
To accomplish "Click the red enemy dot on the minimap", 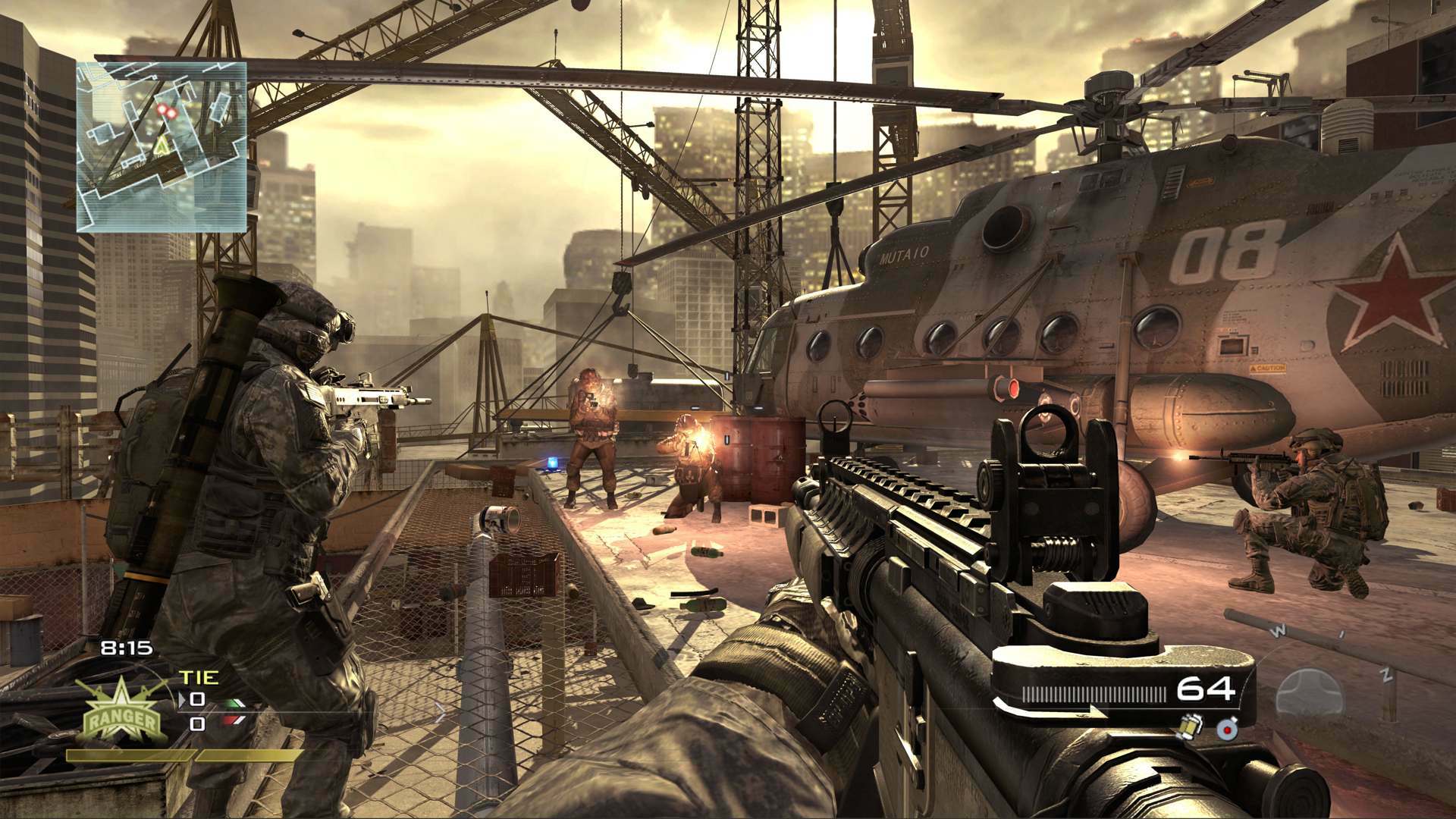I will [x=167, y=111].
